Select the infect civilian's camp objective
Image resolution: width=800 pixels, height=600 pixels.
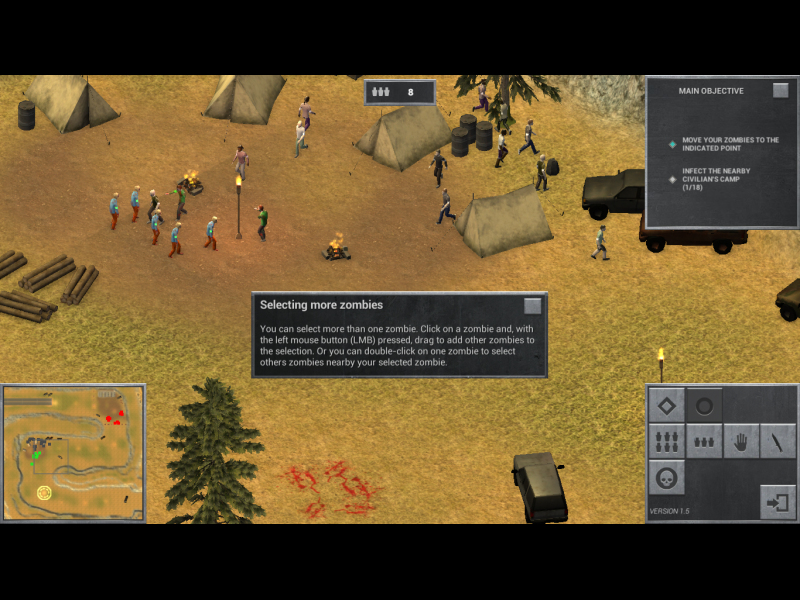(x=716, y=179)
